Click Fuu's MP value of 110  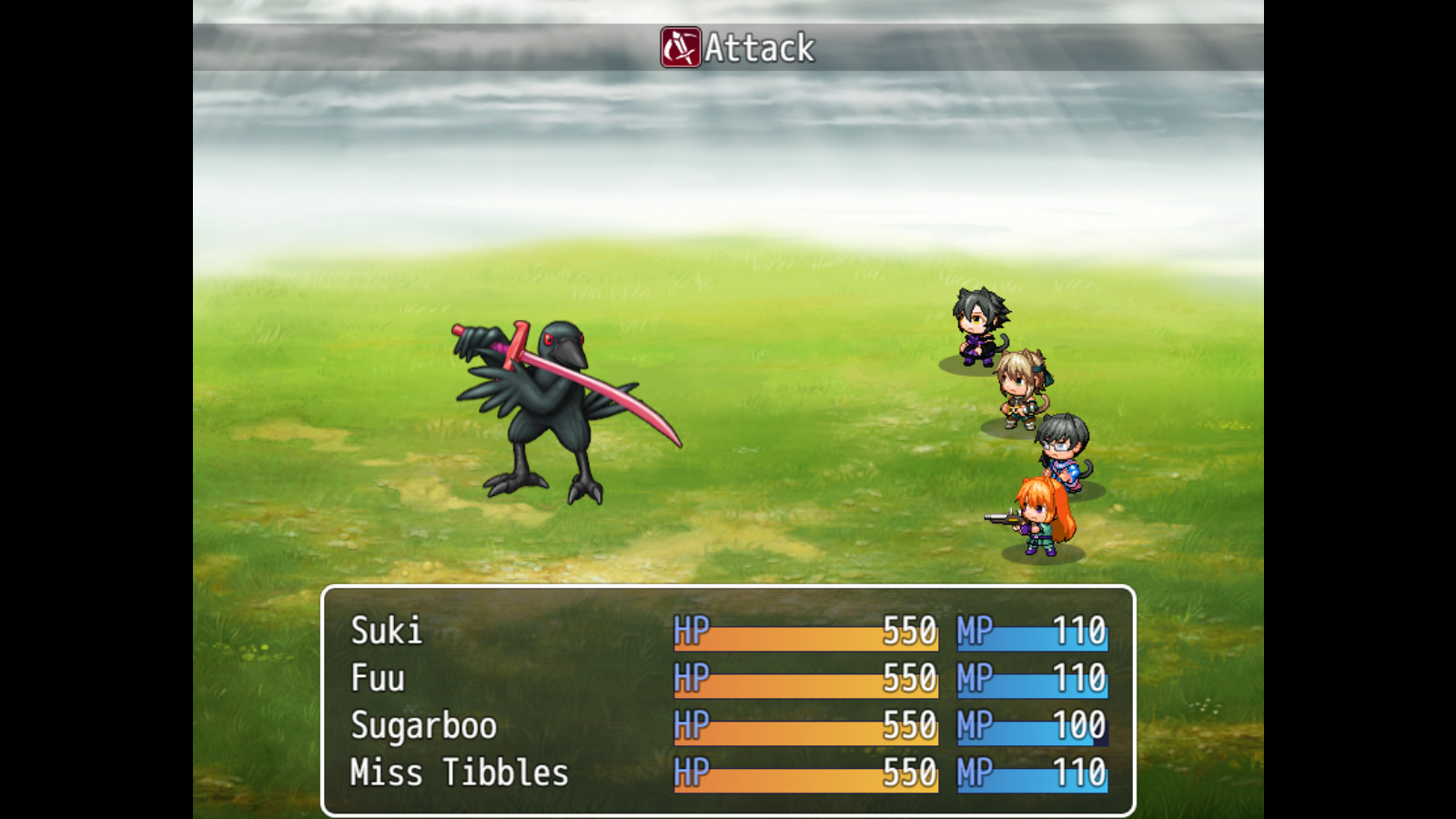pos(1078,678)
